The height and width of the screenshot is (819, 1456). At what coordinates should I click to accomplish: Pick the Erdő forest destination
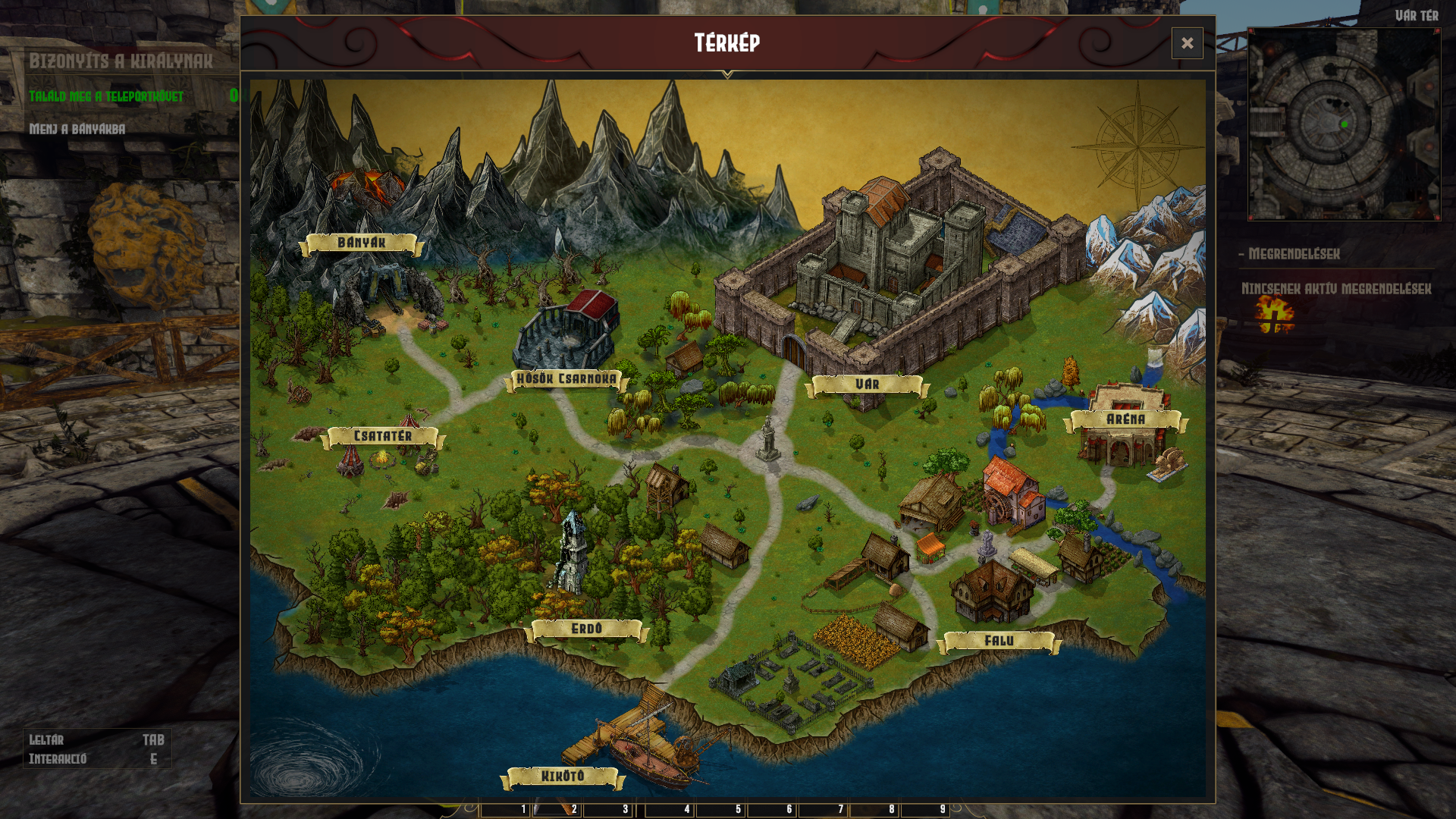[x=586, y=629]
